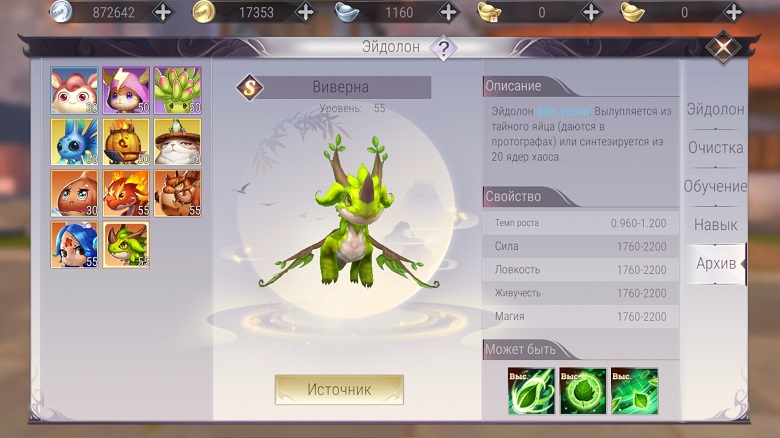This screenshot has height=438, width=780.
Task: Choose the Архив tab
Action: click(714, 263)
